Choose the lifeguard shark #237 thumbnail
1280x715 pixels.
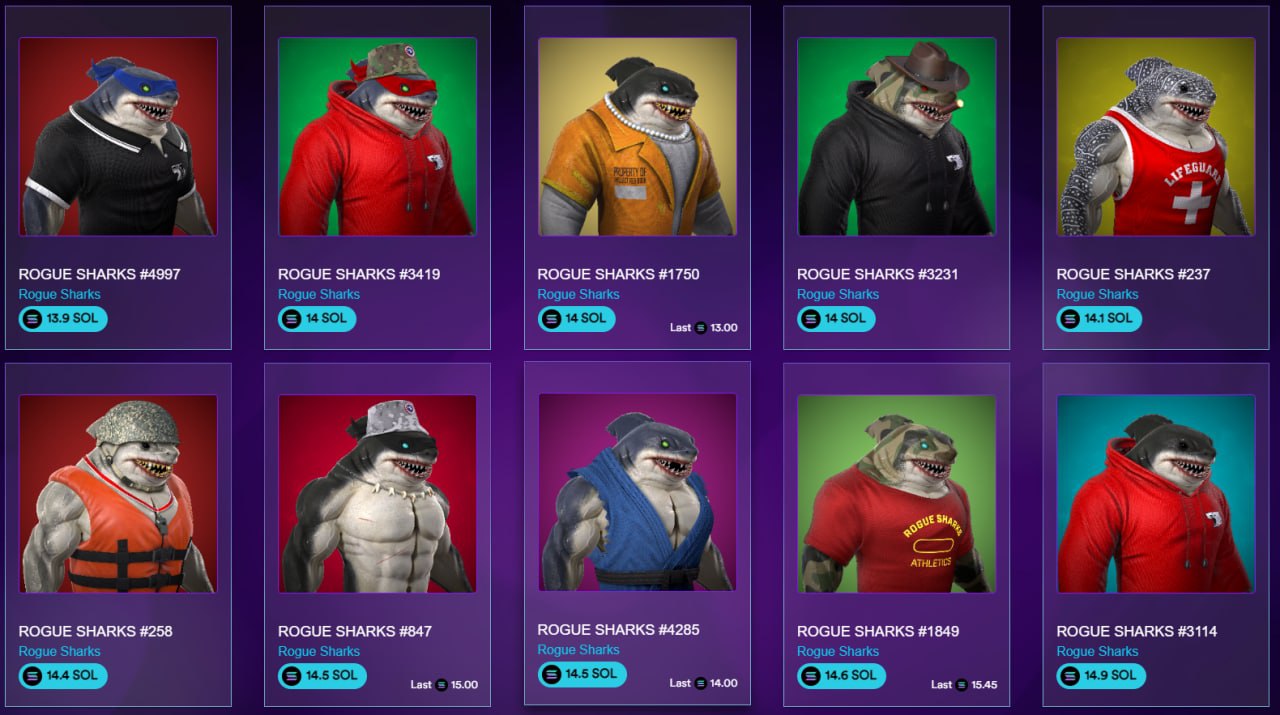tap(1156, 137)
